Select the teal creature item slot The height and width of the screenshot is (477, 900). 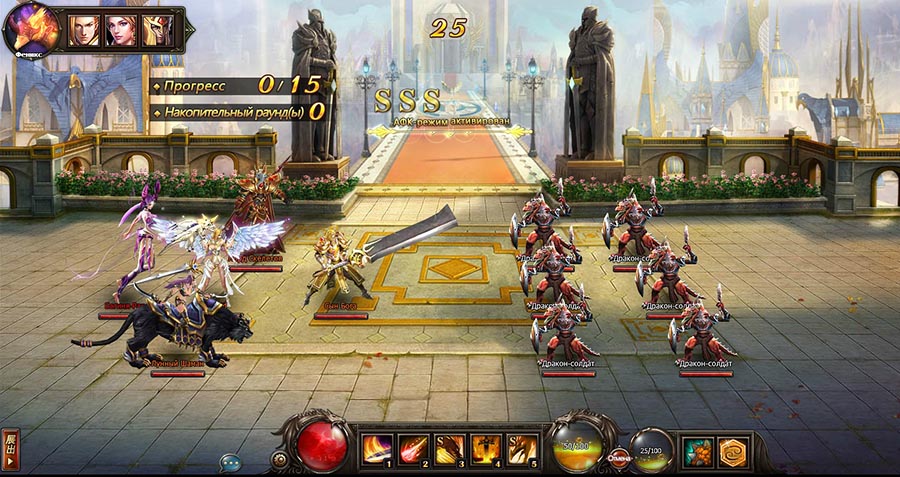click(698, 452)
